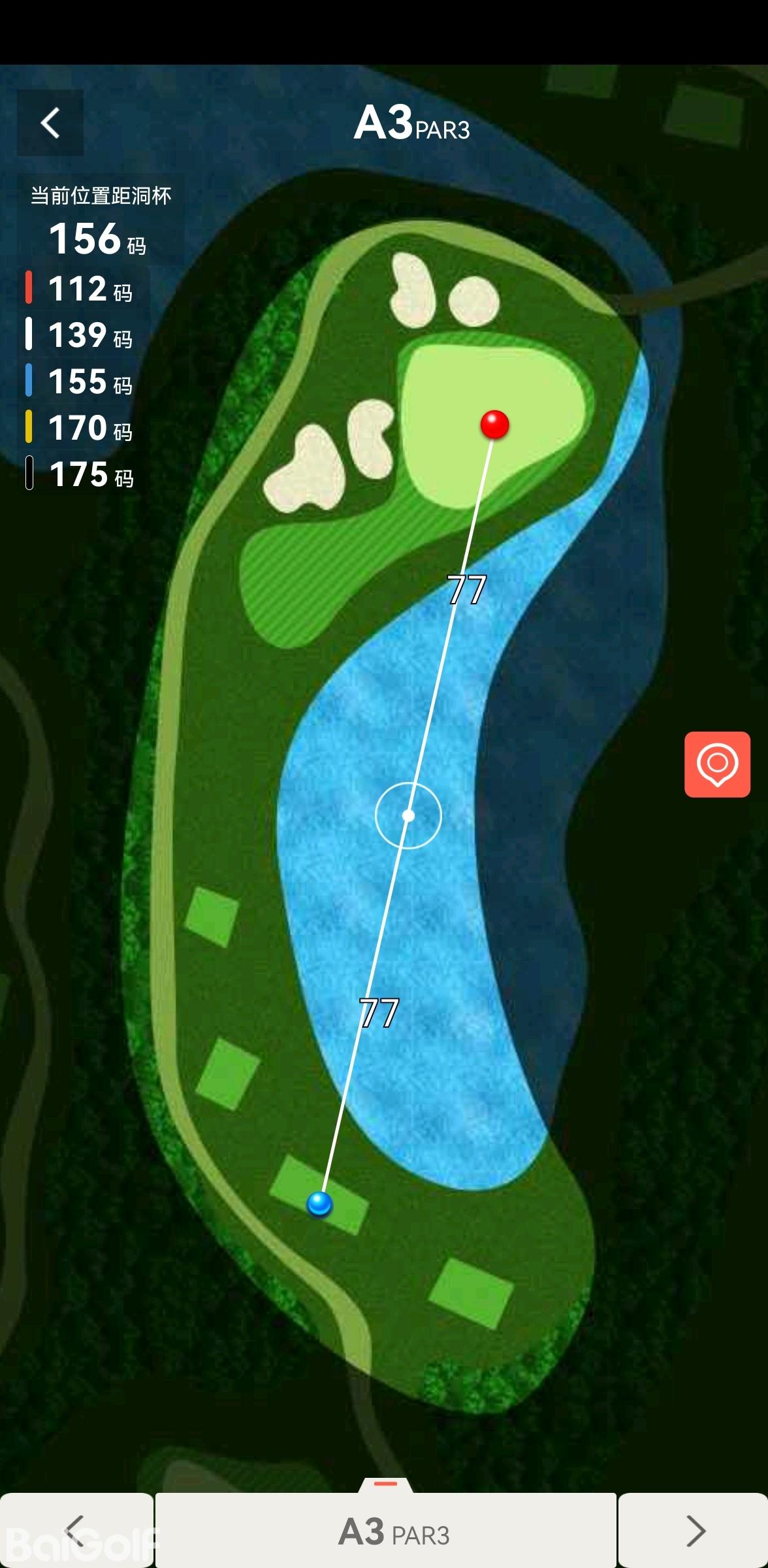Tap the red location pin button
Viewport: 768px width, 1568px height.
click(x=717, y=764)
